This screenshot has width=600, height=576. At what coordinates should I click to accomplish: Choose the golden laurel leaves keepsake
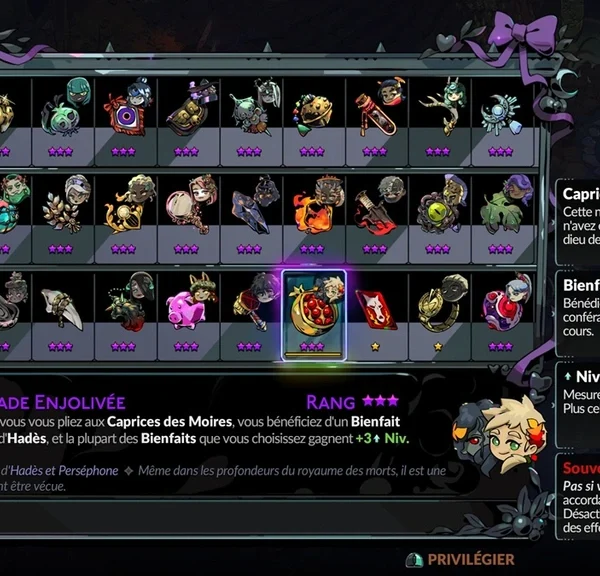tap(63, 208)
